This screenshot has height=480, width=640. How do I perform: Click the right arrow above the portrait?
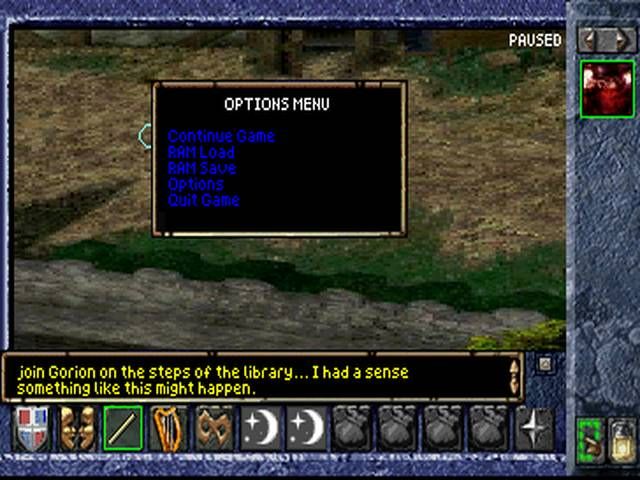pyautogui.click(x=622, y=40)
